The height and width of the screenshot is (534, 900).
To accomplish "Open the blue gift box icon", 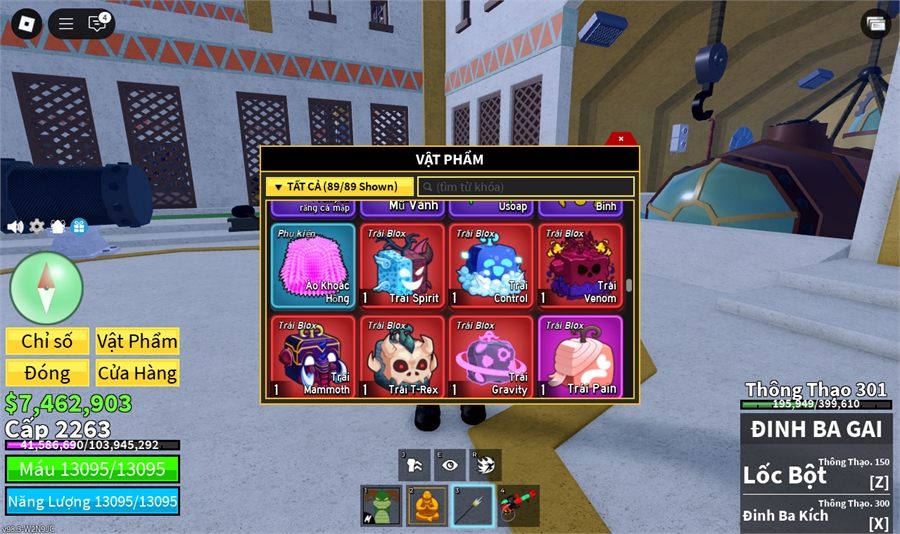I will pyautogui.click(x=79, y=227).
